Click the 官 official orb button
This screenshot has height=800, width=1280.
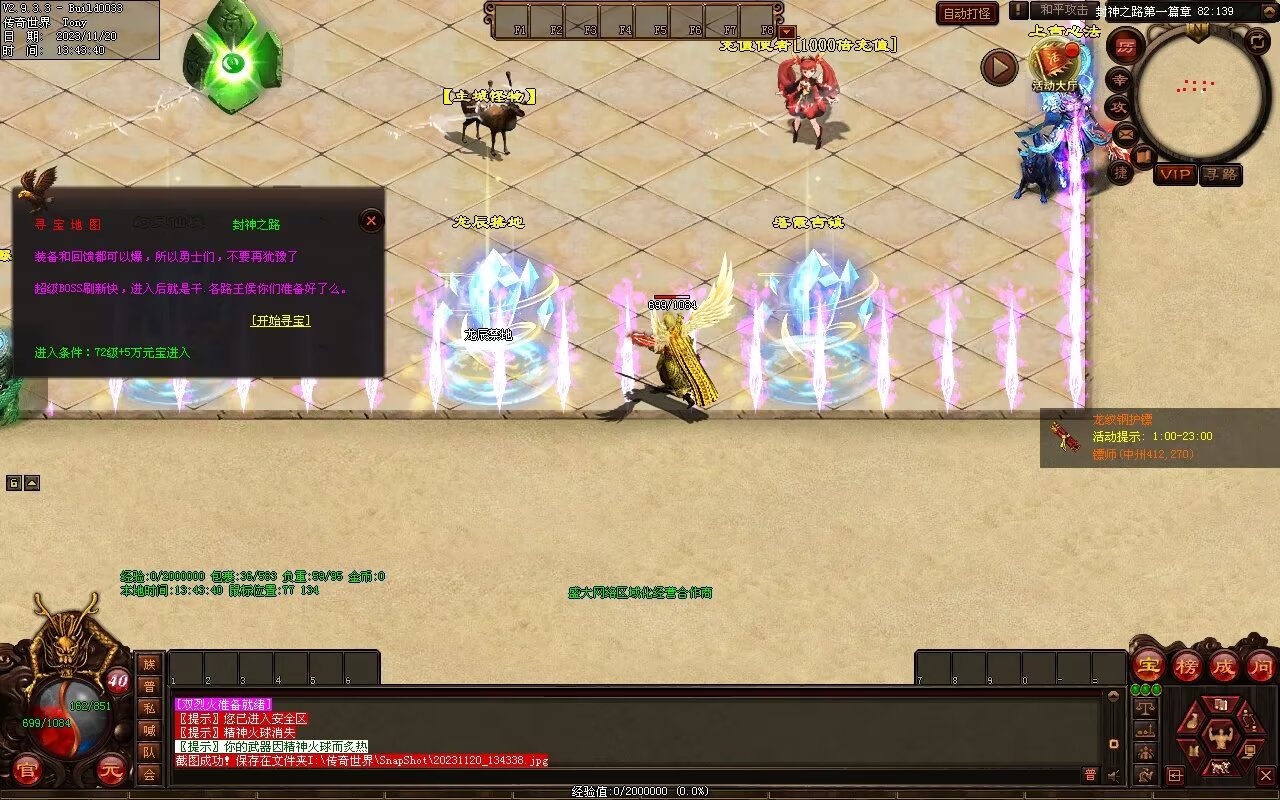28,771
